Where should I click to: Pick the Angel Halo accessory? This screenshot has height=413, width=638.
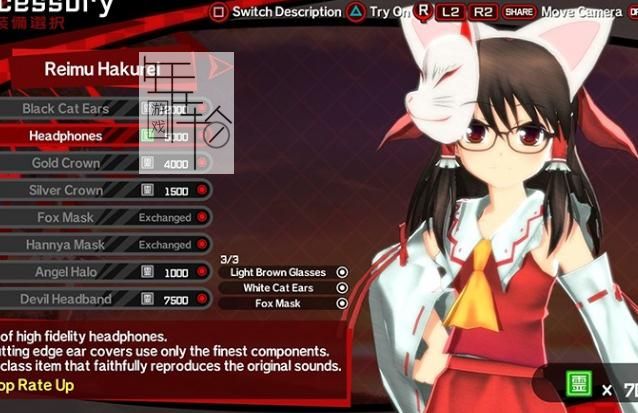tap(67, 272)
